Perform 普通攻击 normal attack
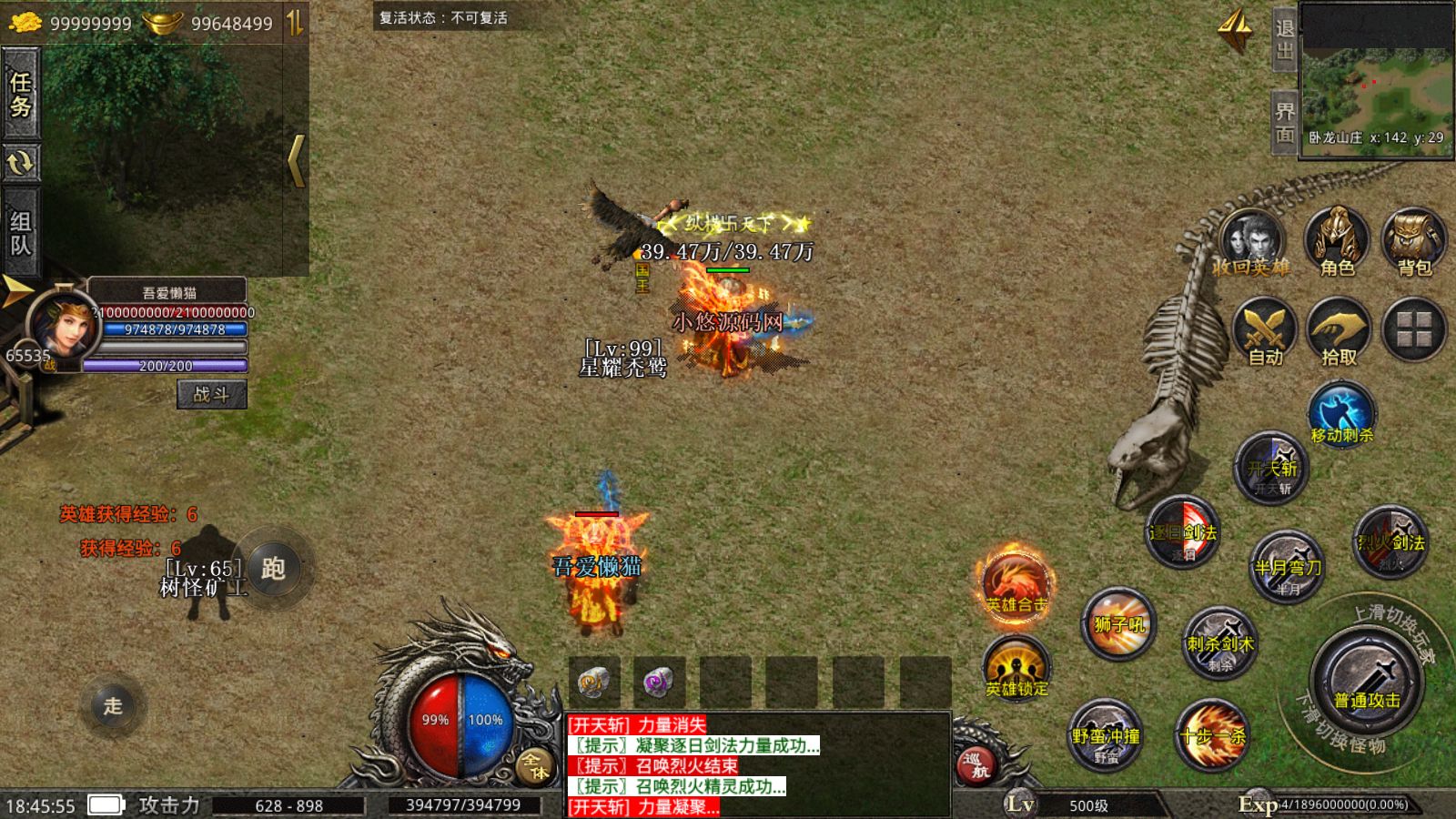1456x819 pixels. 1366,682
